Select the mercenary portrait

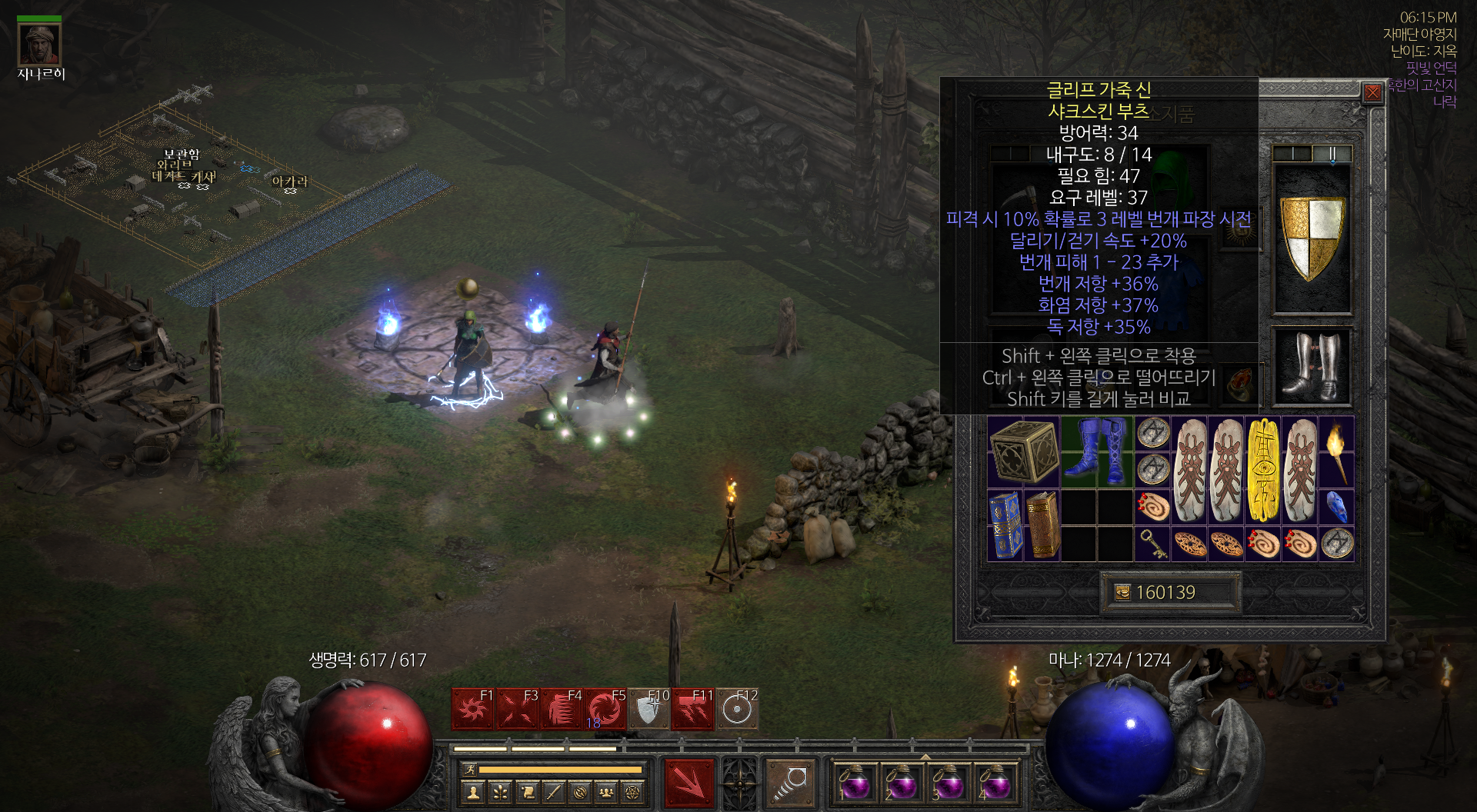coord(39,45)
